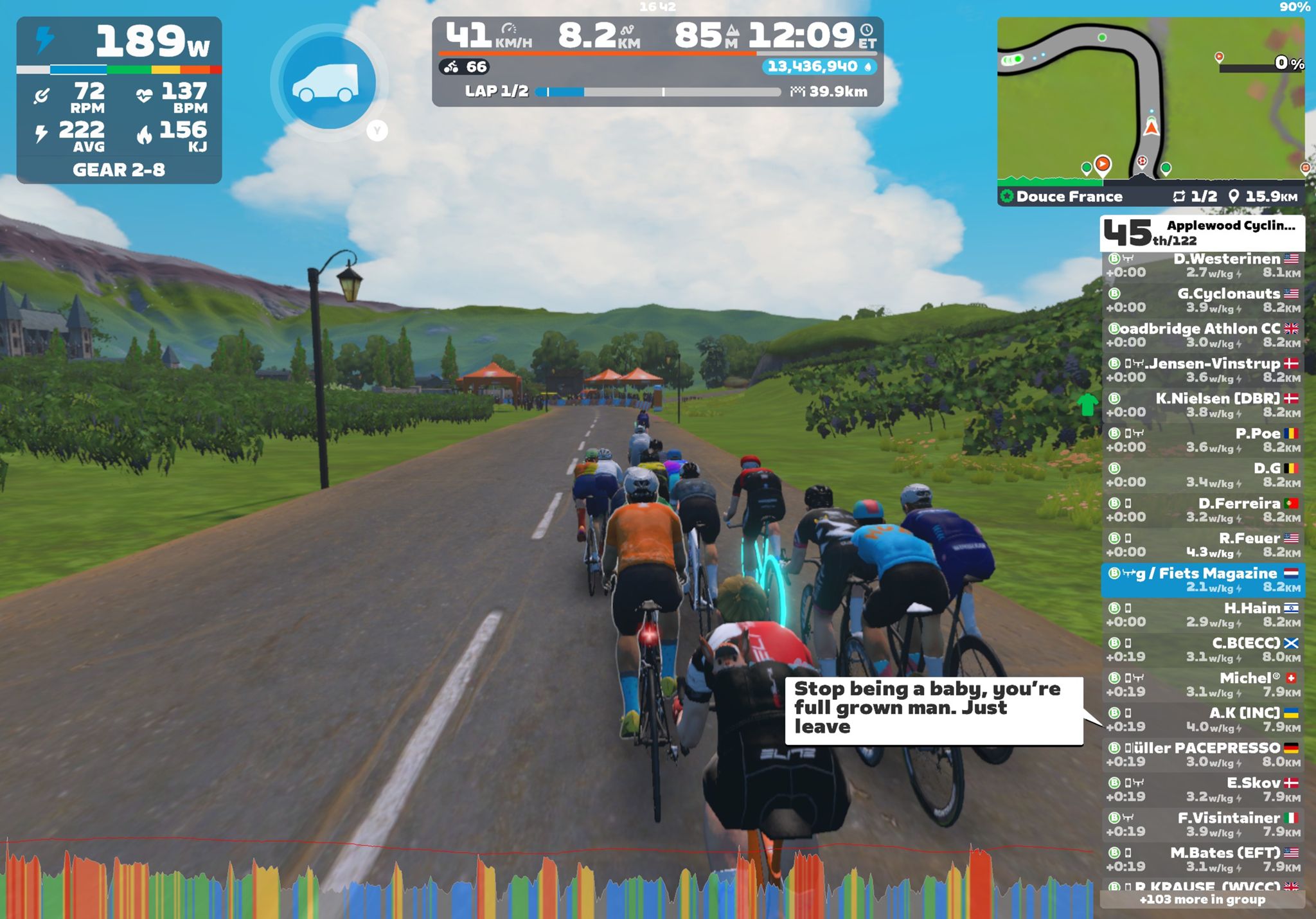Open the Applewood Cycling event position header
Image resolution: width=1316 pixels, height=919 pixels.
click(1202, 233)
